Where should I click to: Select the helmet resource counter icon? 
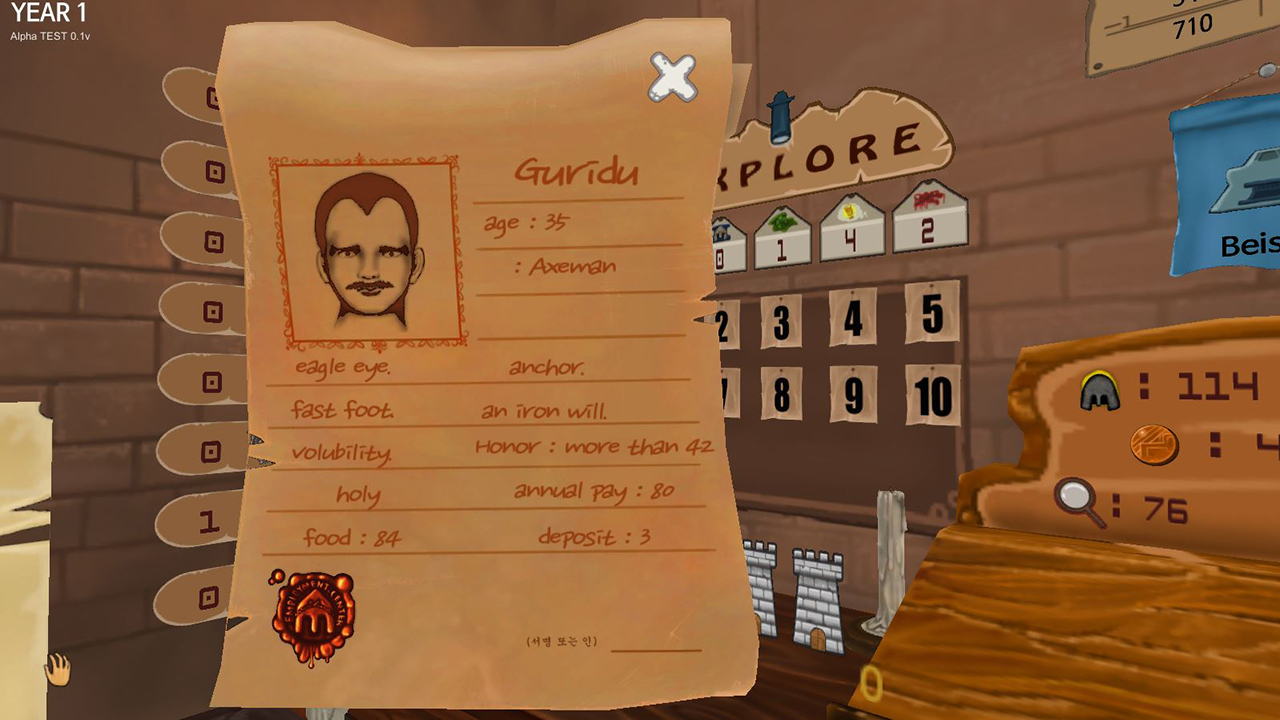pos(1098,388)
